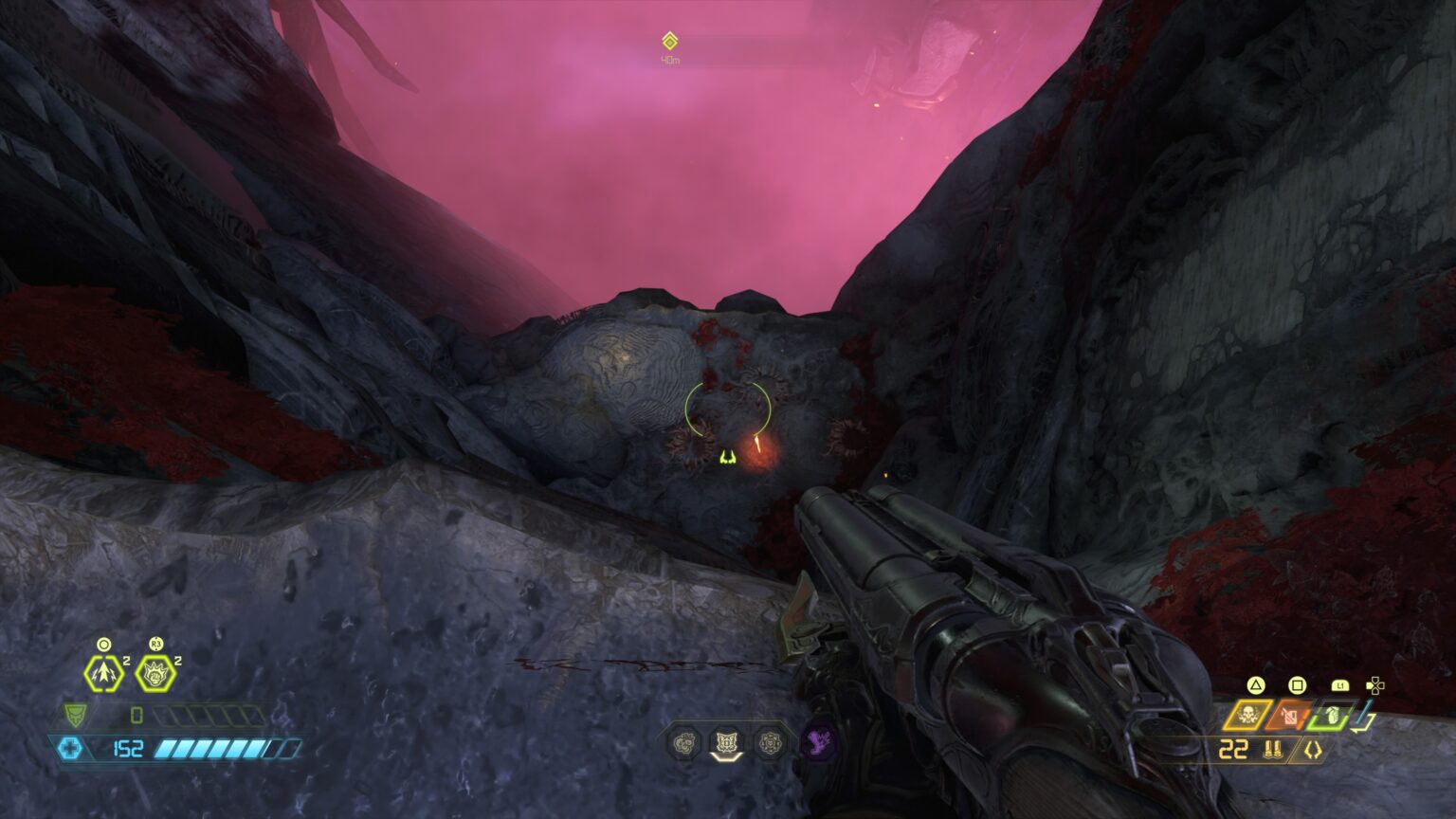Click the Flame Belch icon

(x=1287, y=717)
